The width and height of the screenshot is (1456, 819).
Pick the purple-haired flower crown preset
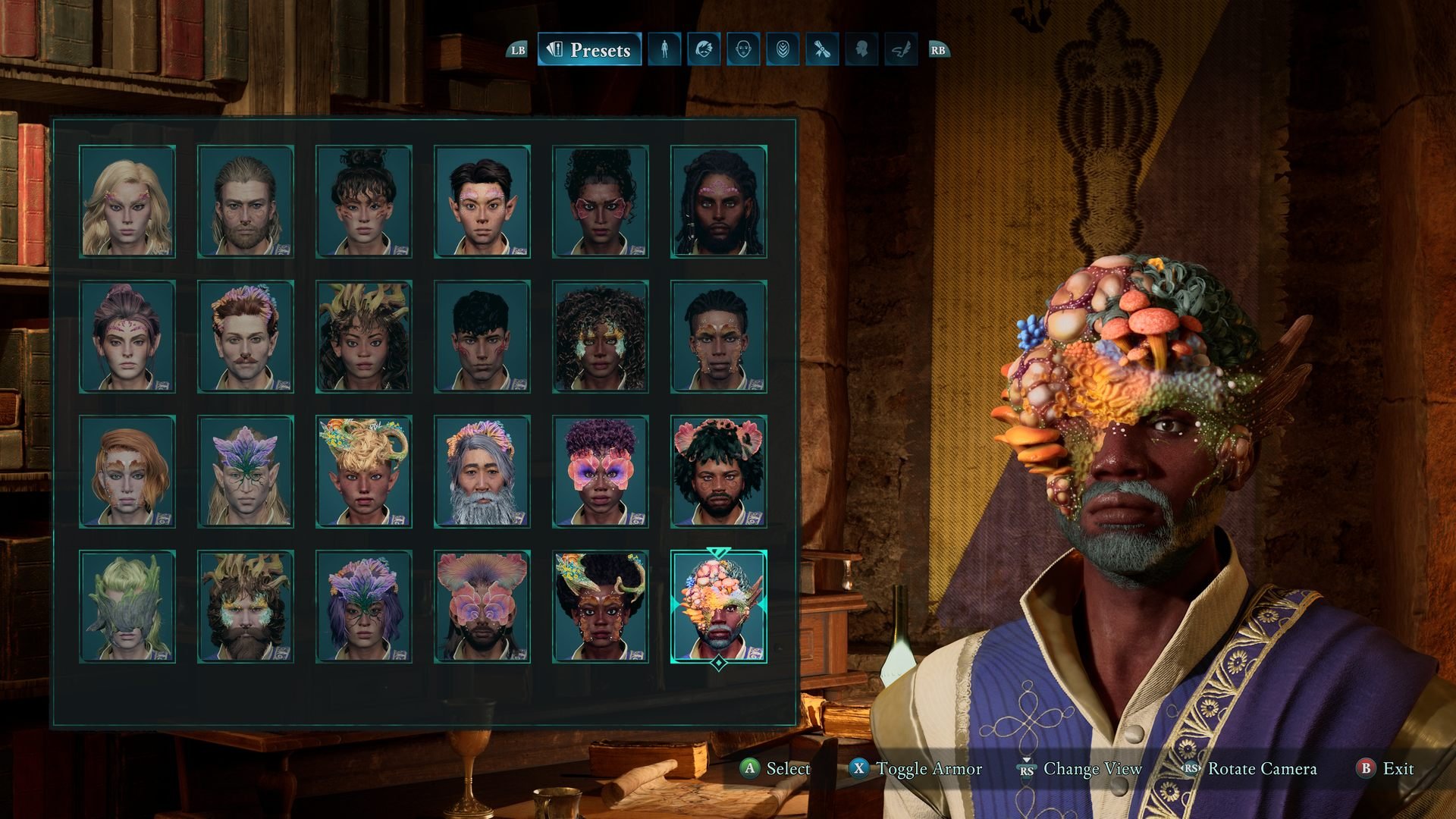[x=364, y=607]
